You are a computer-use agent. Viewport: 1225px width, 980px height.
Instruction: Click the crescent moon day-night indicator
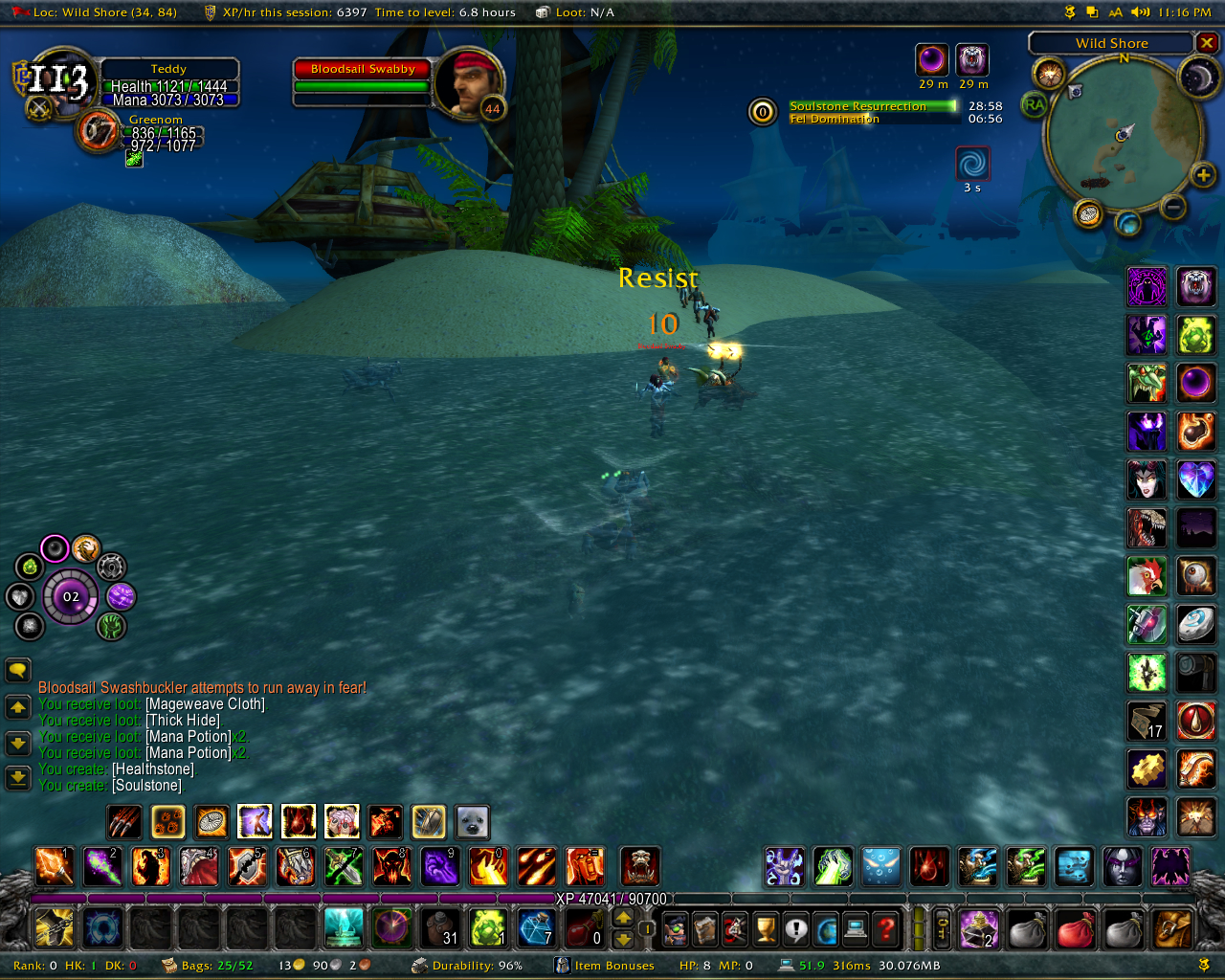[x=1196, y=78]
